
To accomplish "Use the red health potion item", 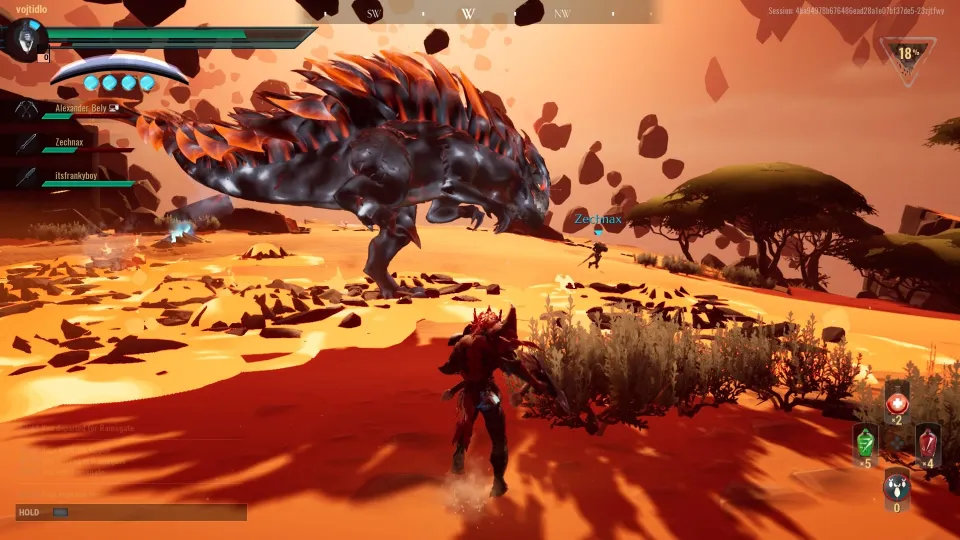I will 897,402.
